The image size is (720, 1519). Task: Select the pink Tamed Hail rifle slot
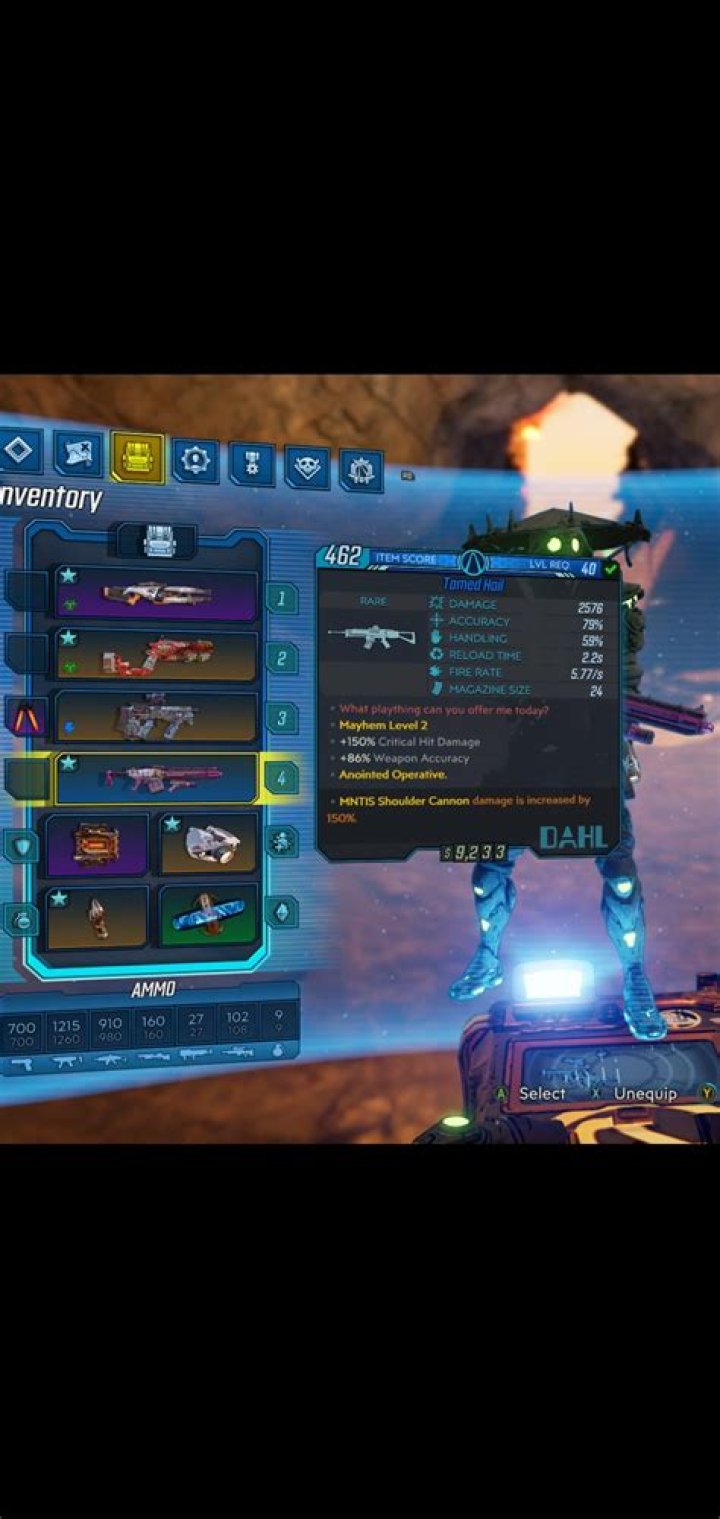pos(157,779)
